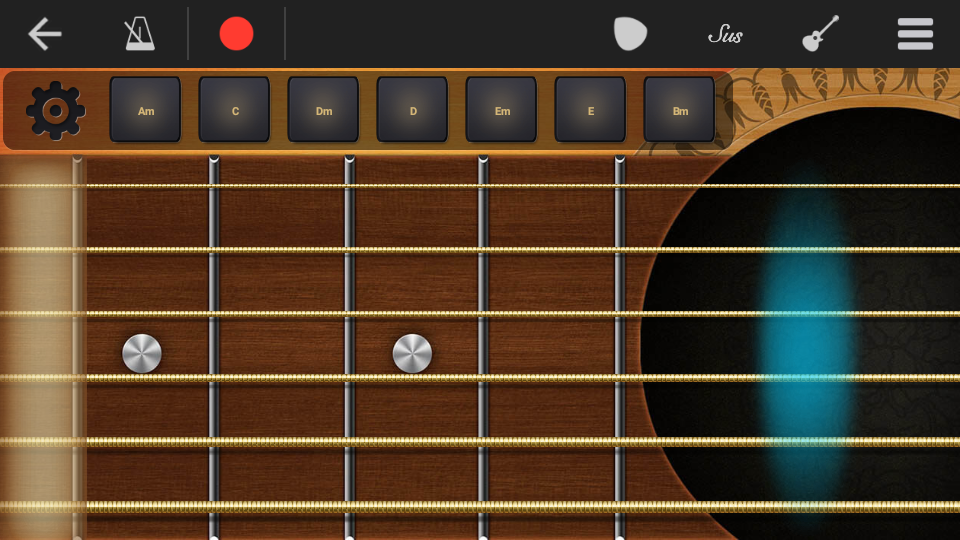Open the guitar selection icon
This screenshot has height=540, width=960.
point(820,34)
